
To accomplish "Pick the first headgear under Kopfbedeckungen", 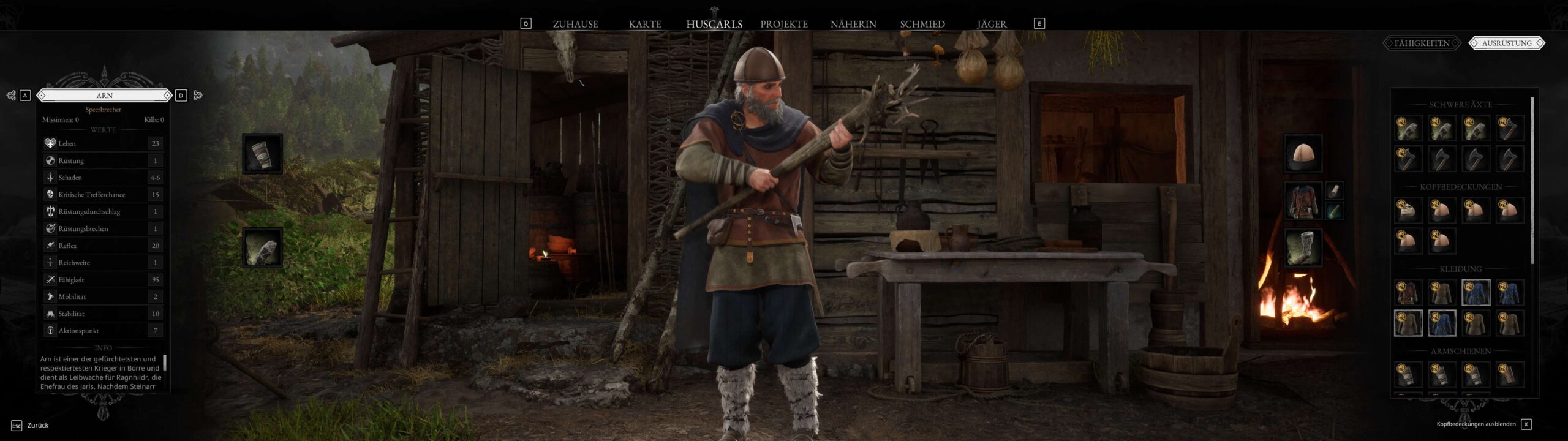I will (1408, 211).
